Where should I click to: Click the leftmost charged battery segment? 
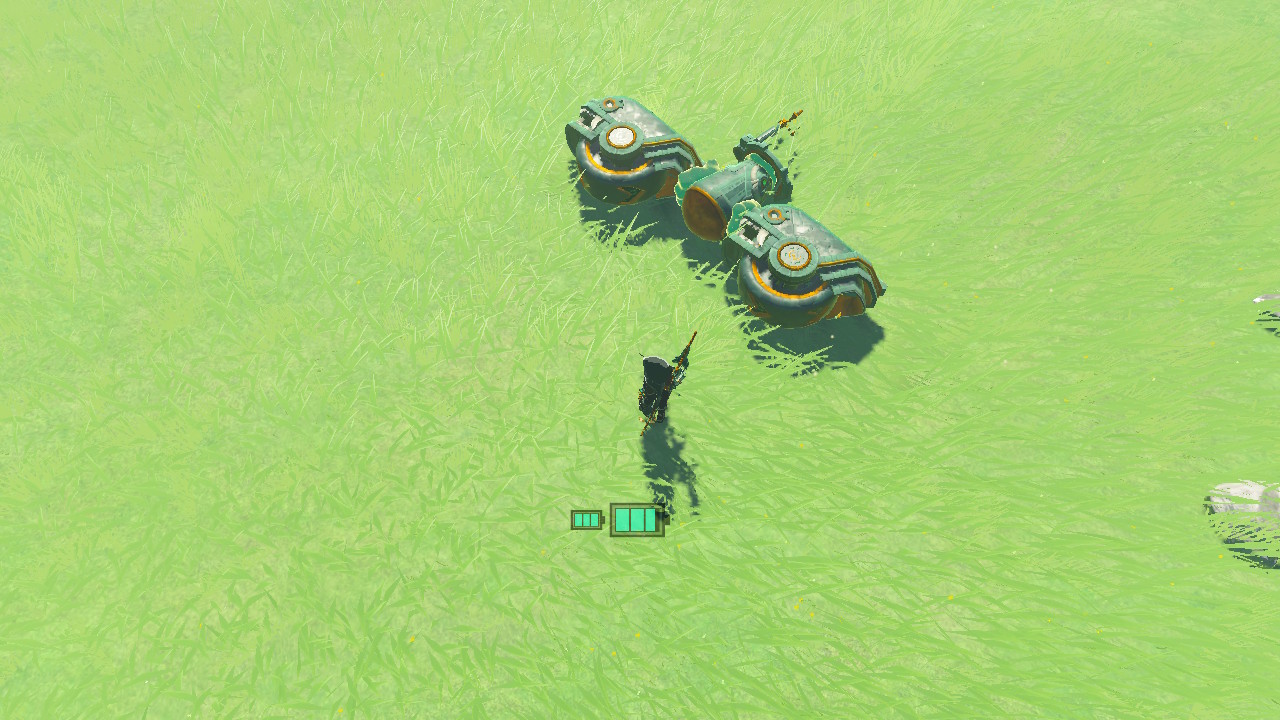pos(577,519)
